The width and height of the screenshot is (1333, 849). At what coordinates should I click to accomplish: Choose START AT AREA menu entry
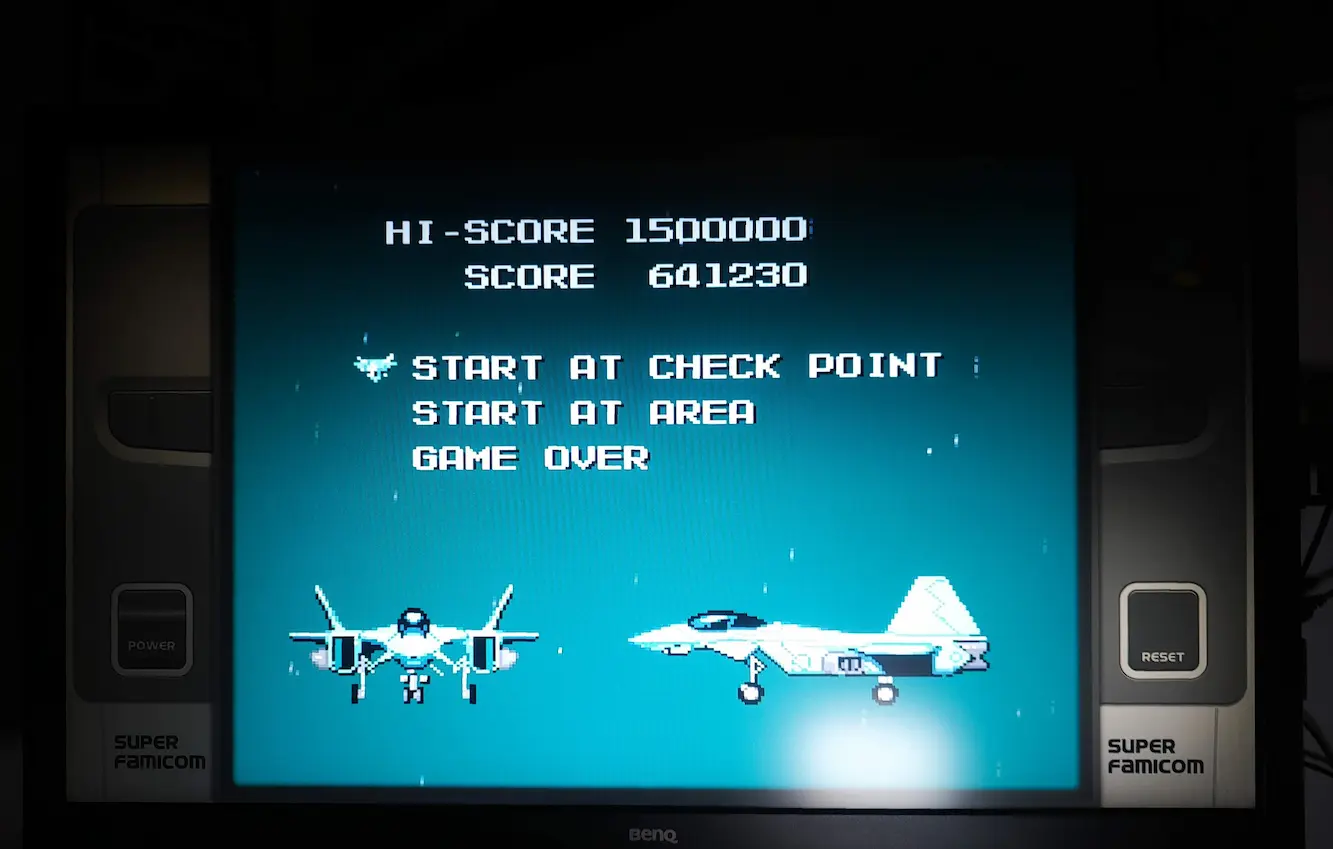[583, 413]
